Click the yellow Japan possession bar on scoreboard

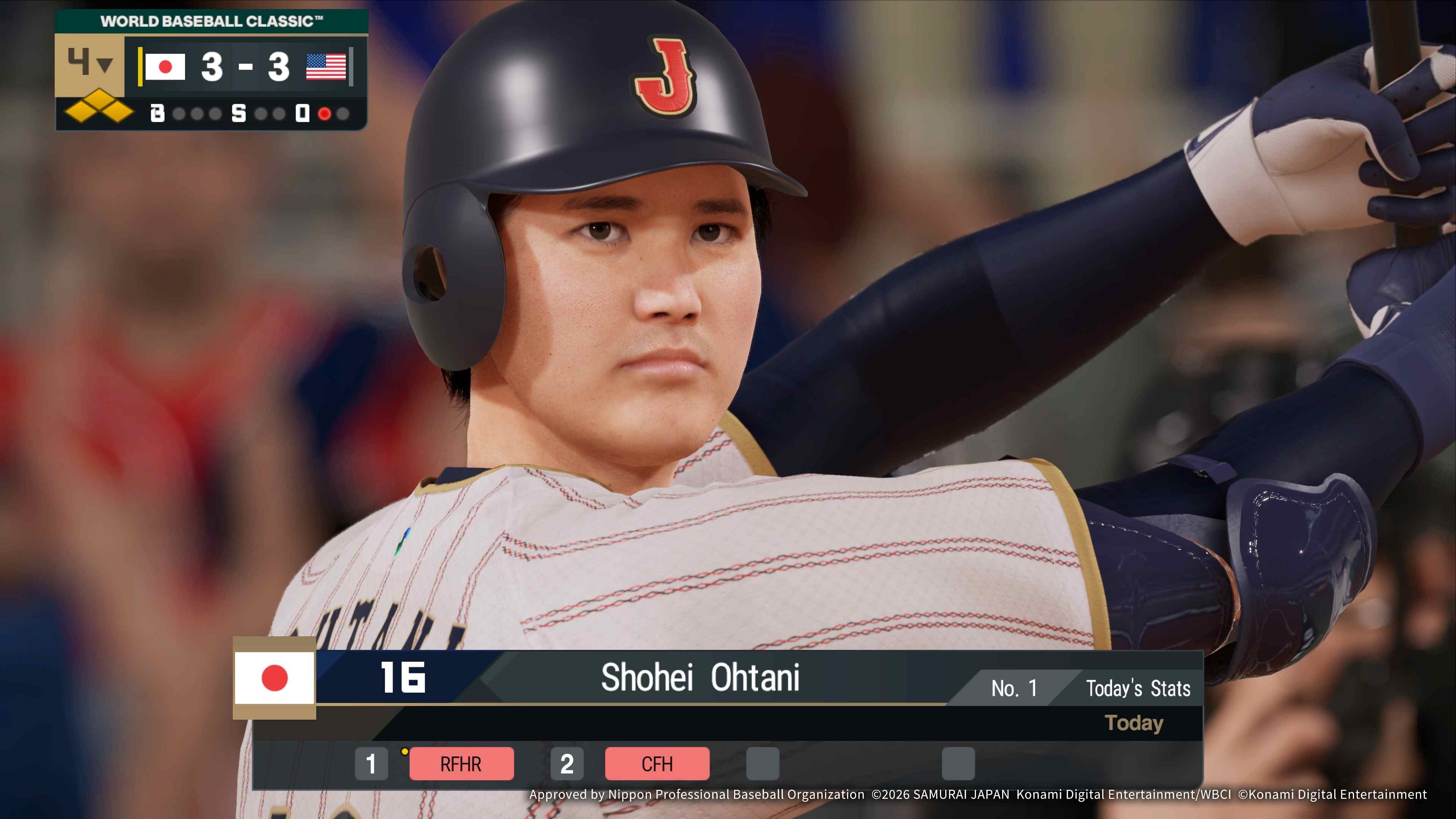click(140, 68)
